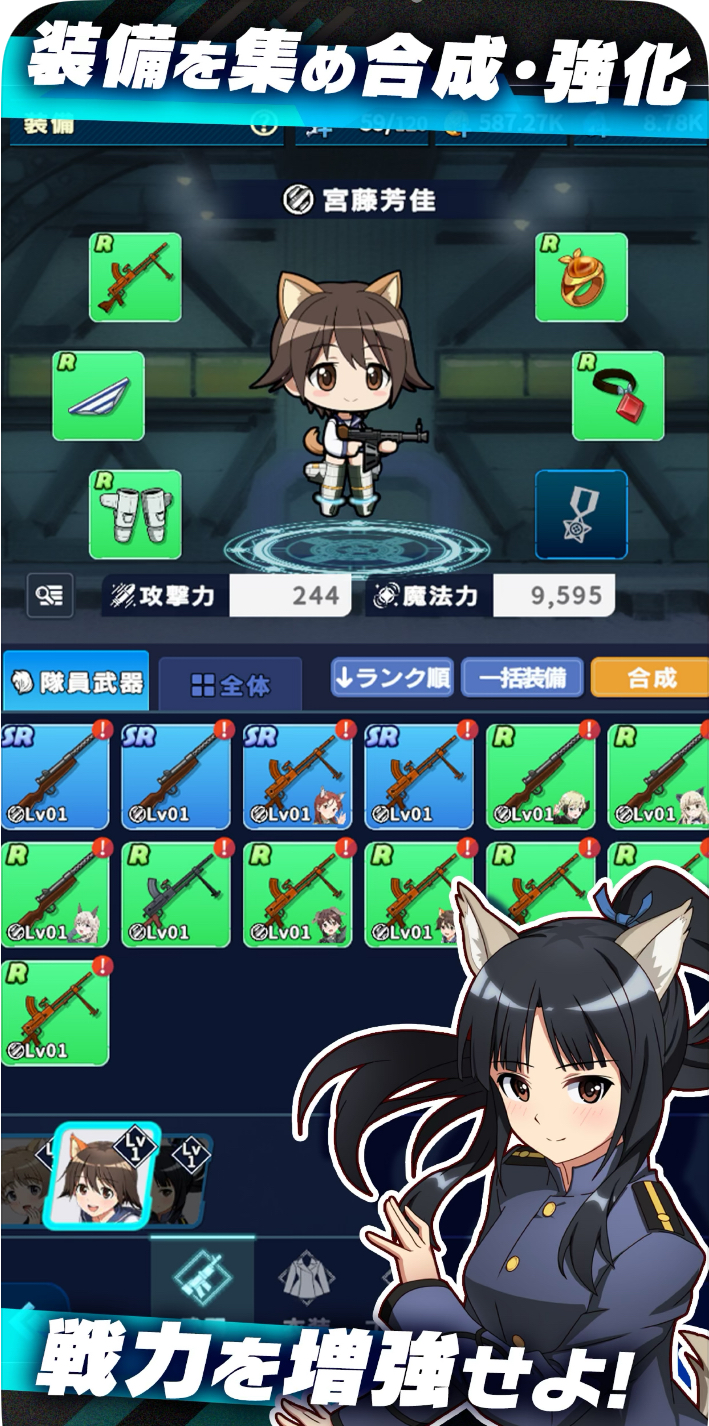The image size is (709, 1426).
Task: Toggle the ランク順 sort order button
Action: (393, 678)
